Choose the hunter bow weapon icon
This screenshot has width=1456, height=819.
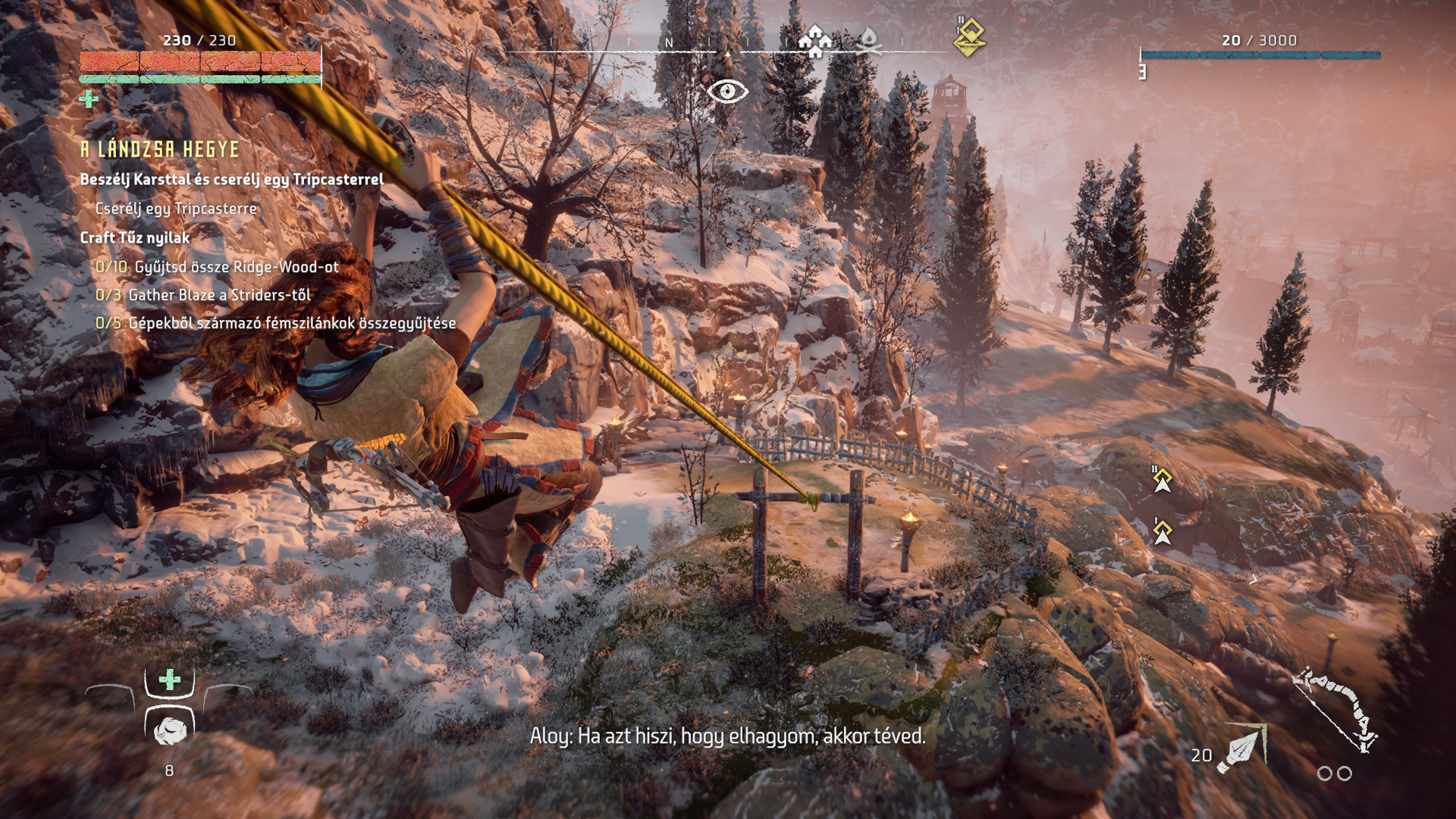point(1335,709)
